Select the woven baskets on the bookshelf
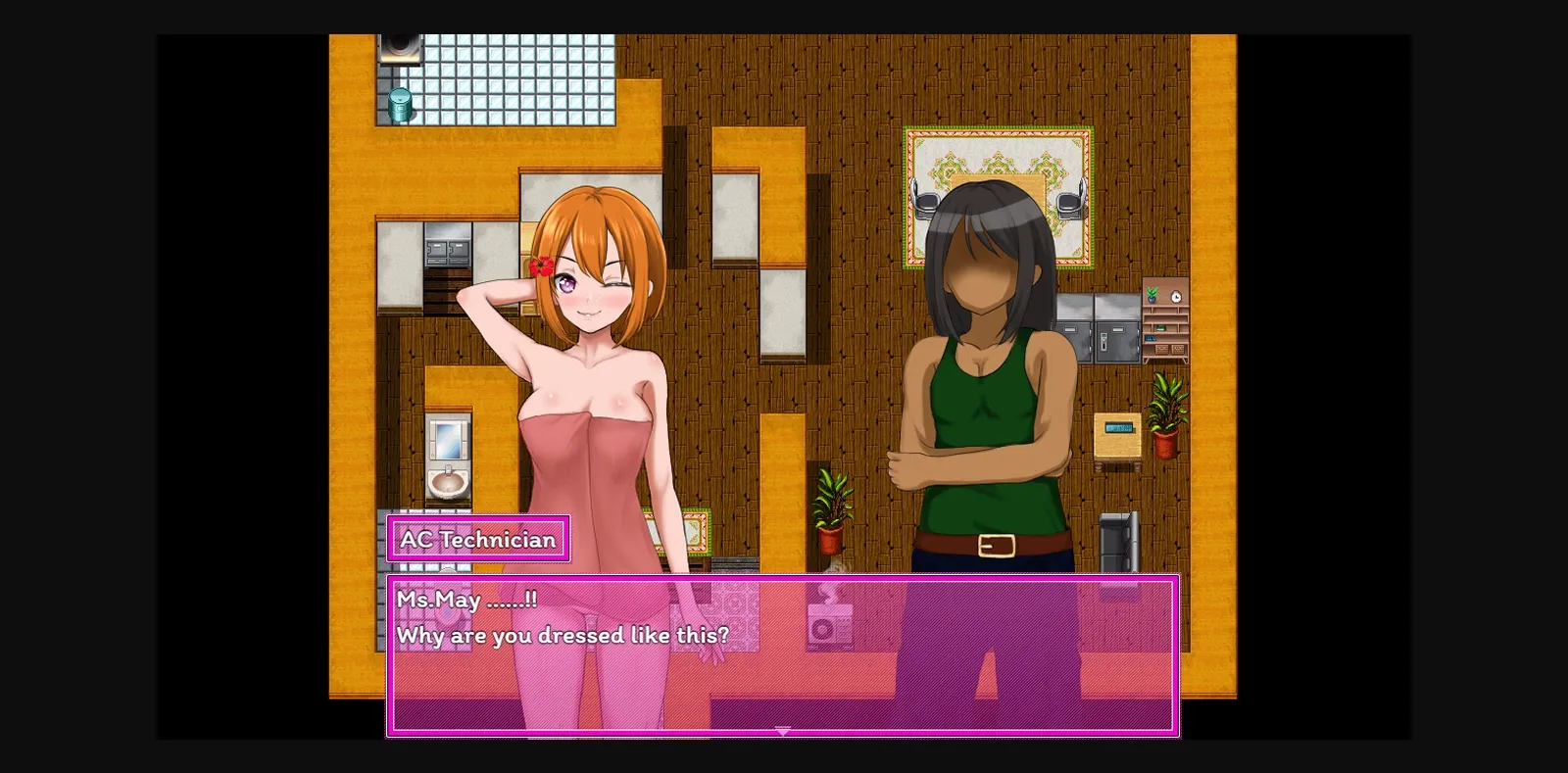Screen dimensions: 1568x773 click(x=1170, y=349)
